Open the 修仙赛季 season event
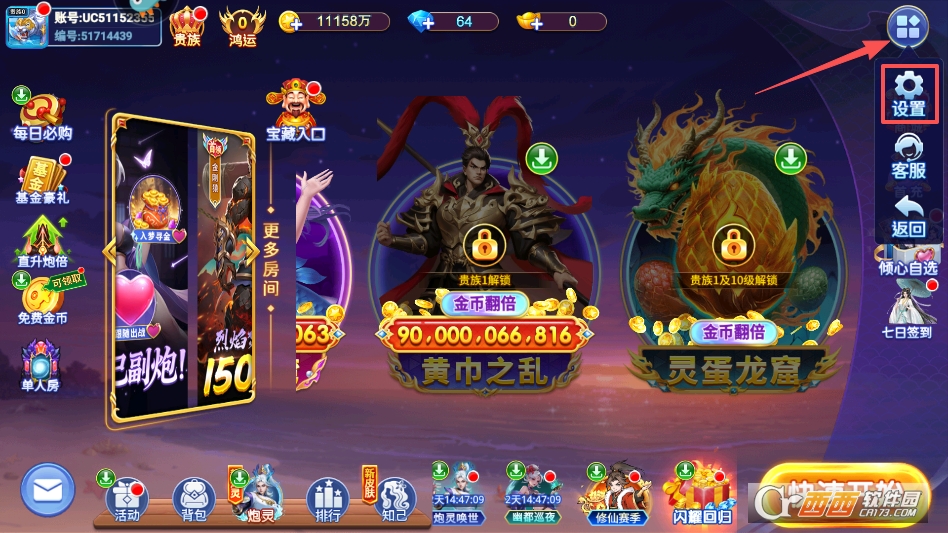This screenshot has height=533, width=948. 614,494
